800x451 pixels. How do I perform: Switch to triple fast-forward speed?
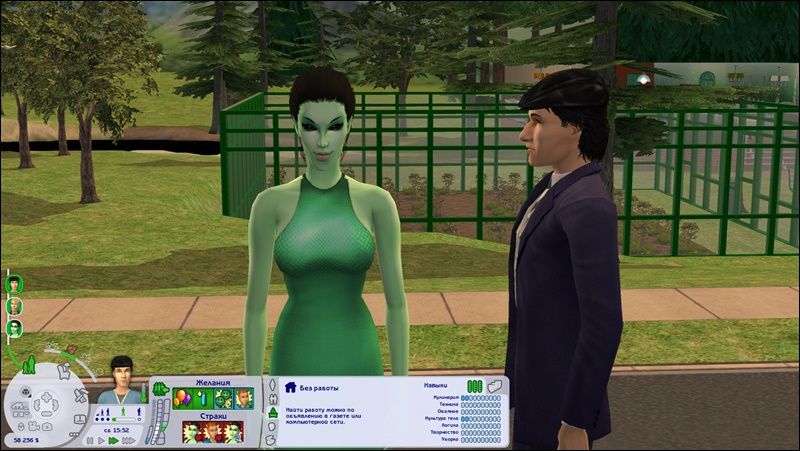(x=127, y=440)
